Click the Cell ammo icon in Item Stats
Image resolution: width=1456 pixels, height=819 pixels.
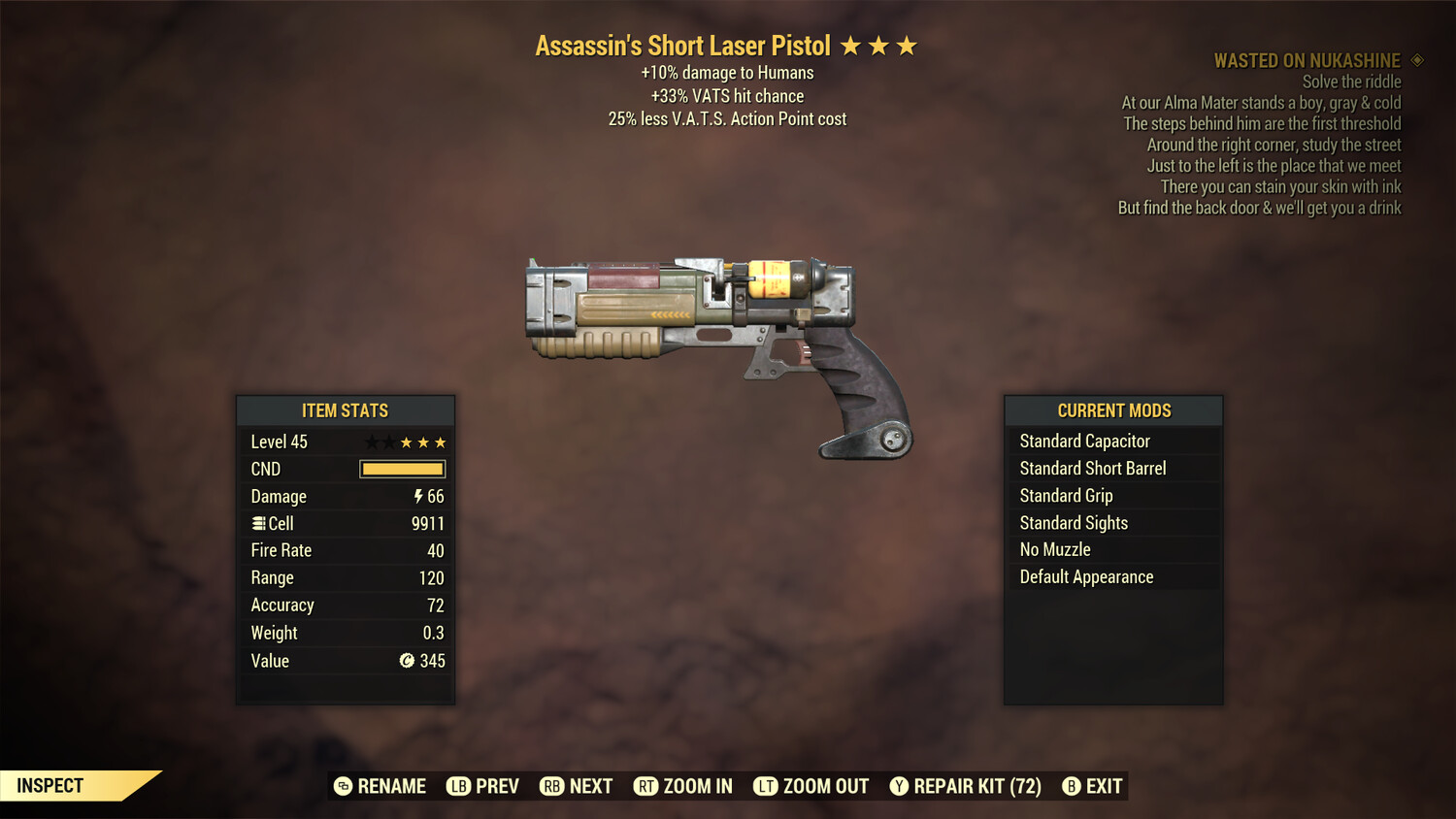coord(257,523)
